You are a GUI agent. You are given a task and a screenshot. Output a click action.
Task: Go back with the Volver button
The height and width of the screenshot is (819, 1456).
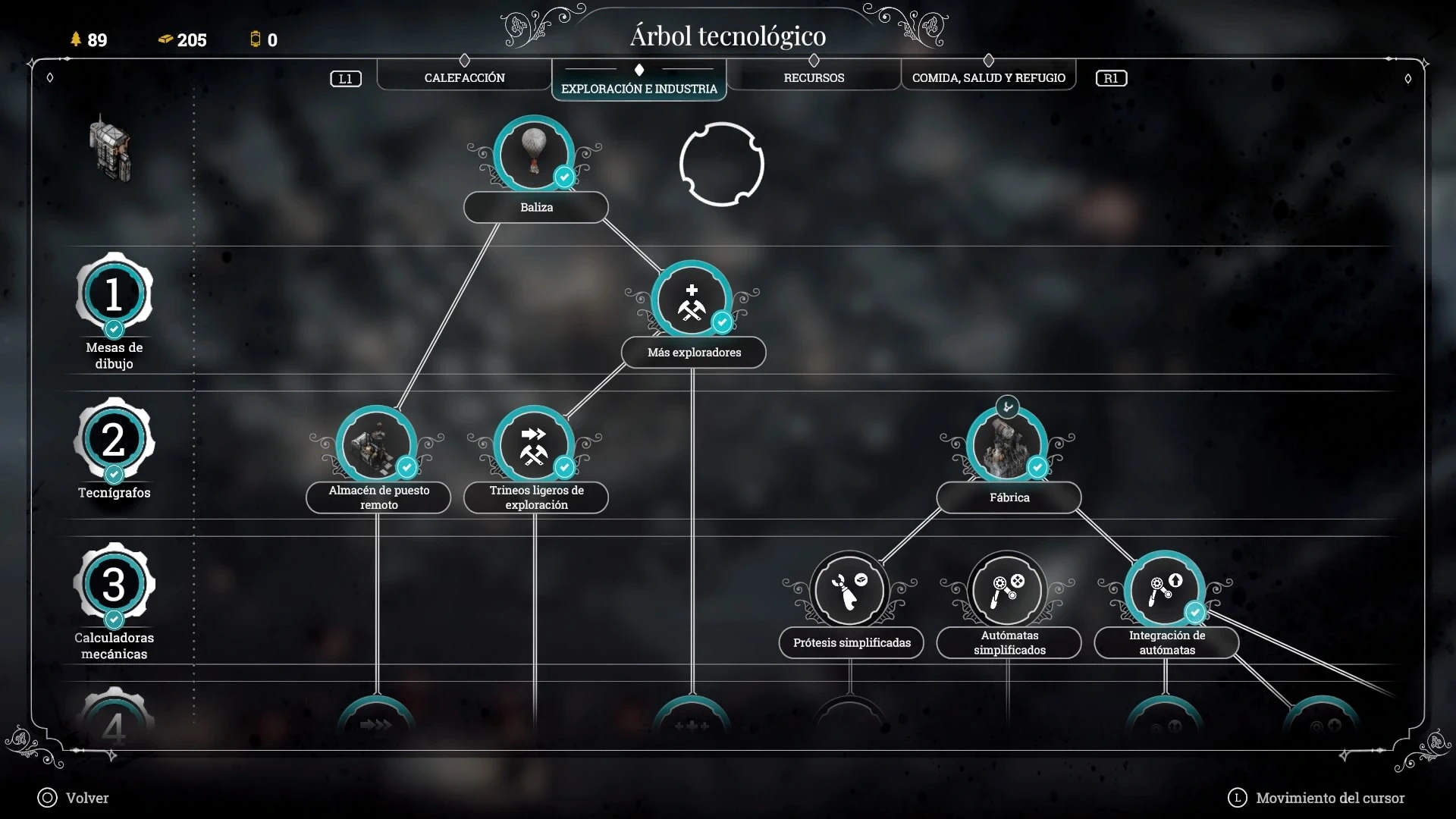coord(74,798)
